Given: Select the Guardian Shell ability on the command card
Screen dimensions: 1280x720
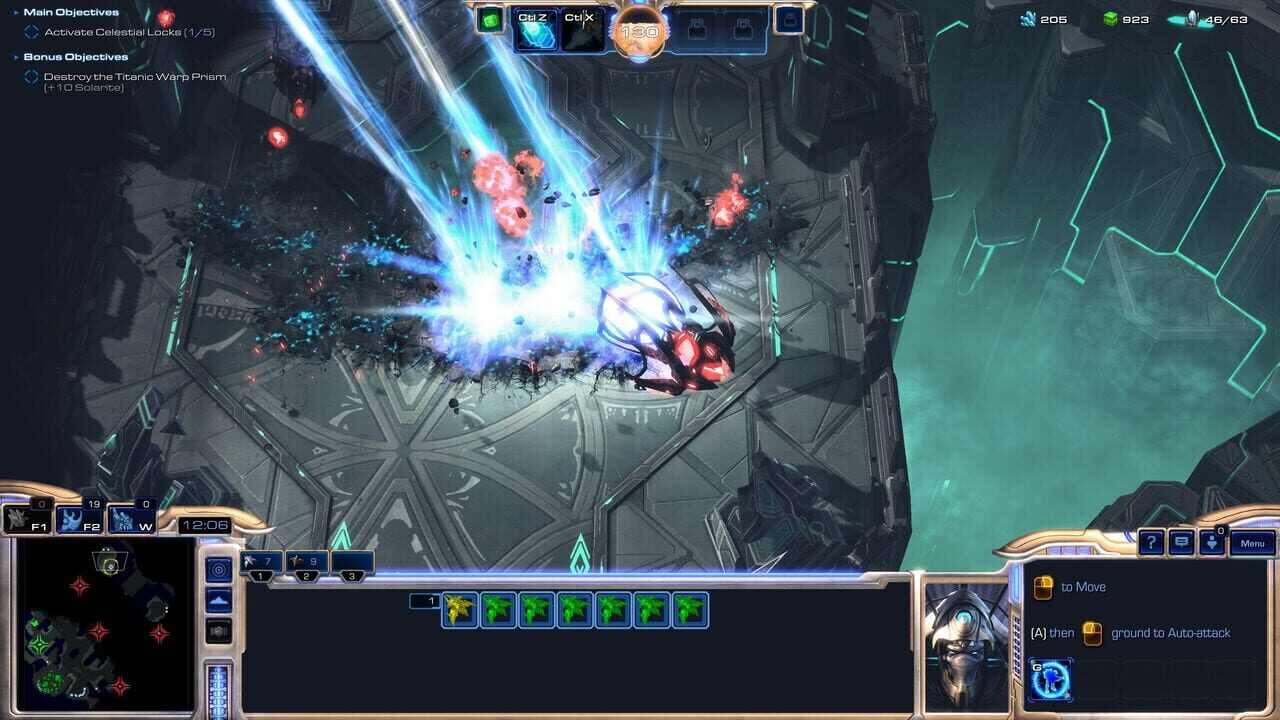Looking at the screenshot, I should [x=1049, y=677].
